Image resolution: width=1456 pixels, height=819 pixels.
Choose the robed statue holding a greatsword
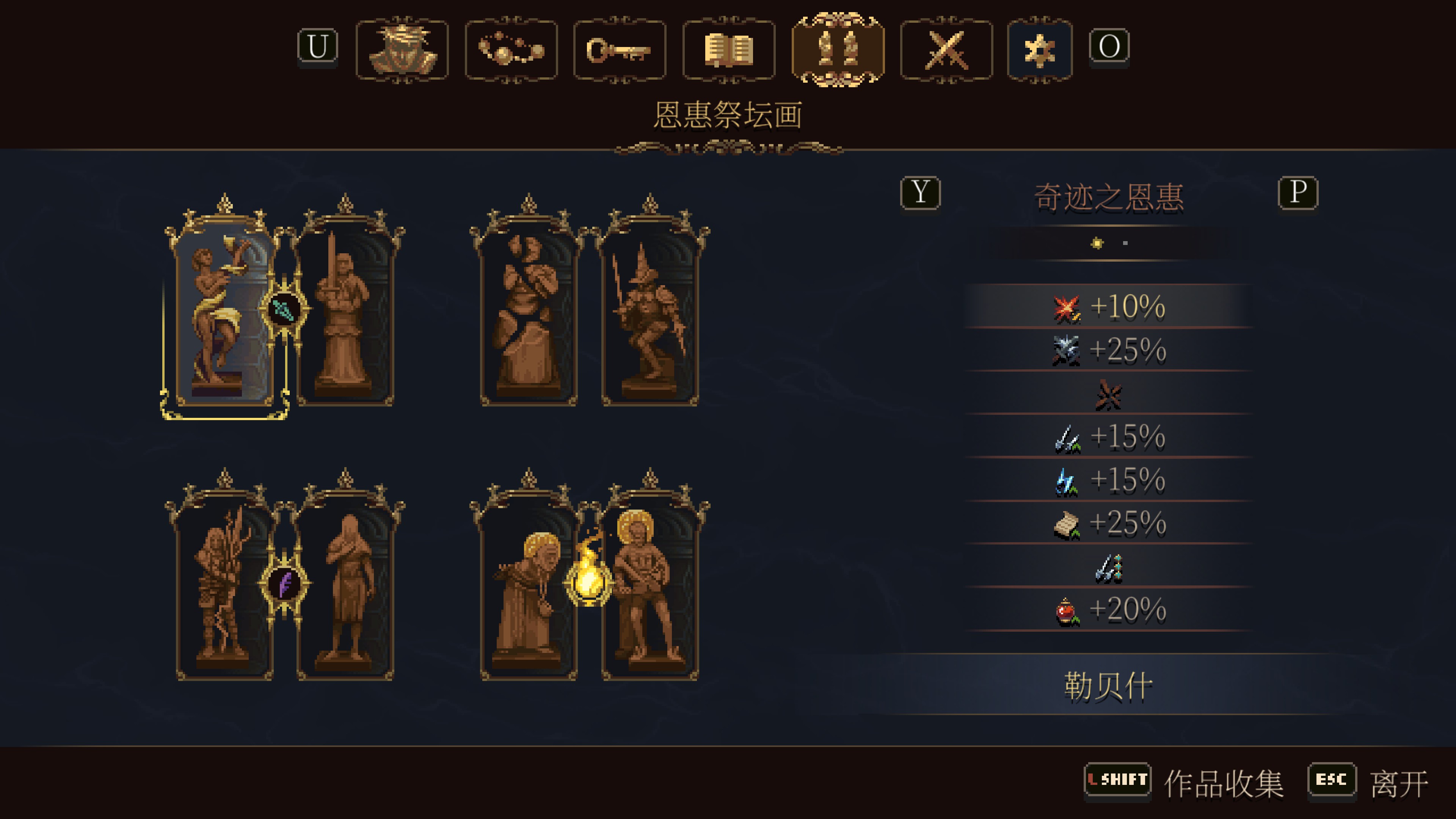point(345,317)
